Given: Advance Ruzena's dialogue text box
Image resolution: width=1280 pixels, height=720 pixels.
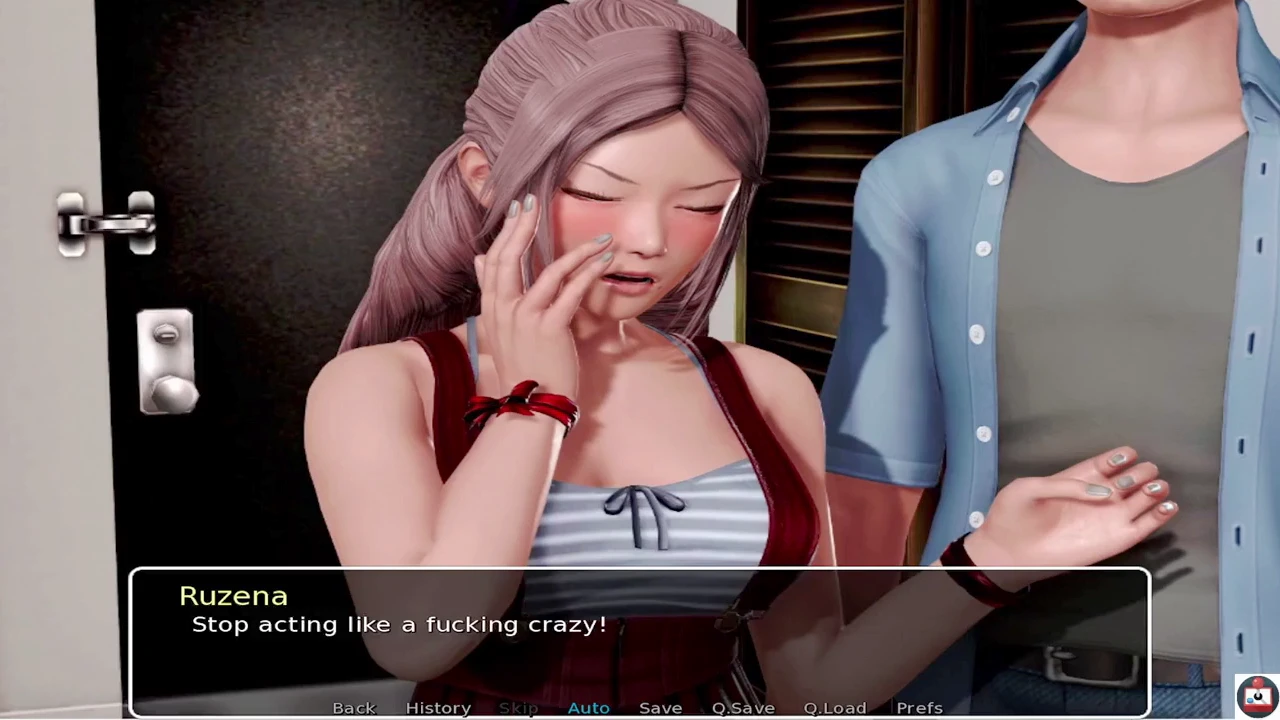Looking at the screenshot, I should [640, 630].
